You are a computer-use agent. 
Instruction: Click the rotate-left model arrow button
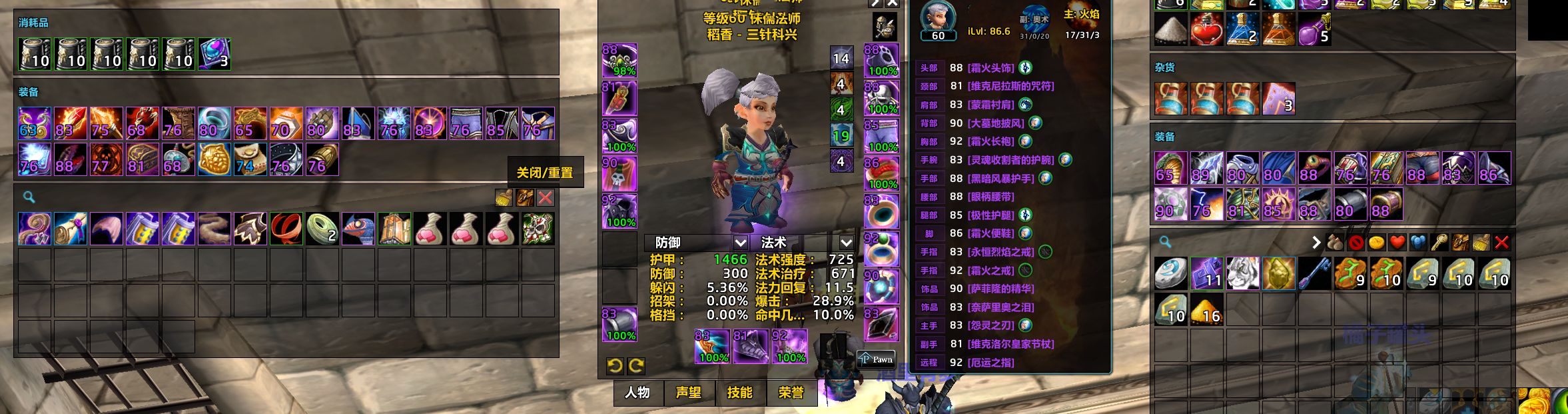coord(615,365)
